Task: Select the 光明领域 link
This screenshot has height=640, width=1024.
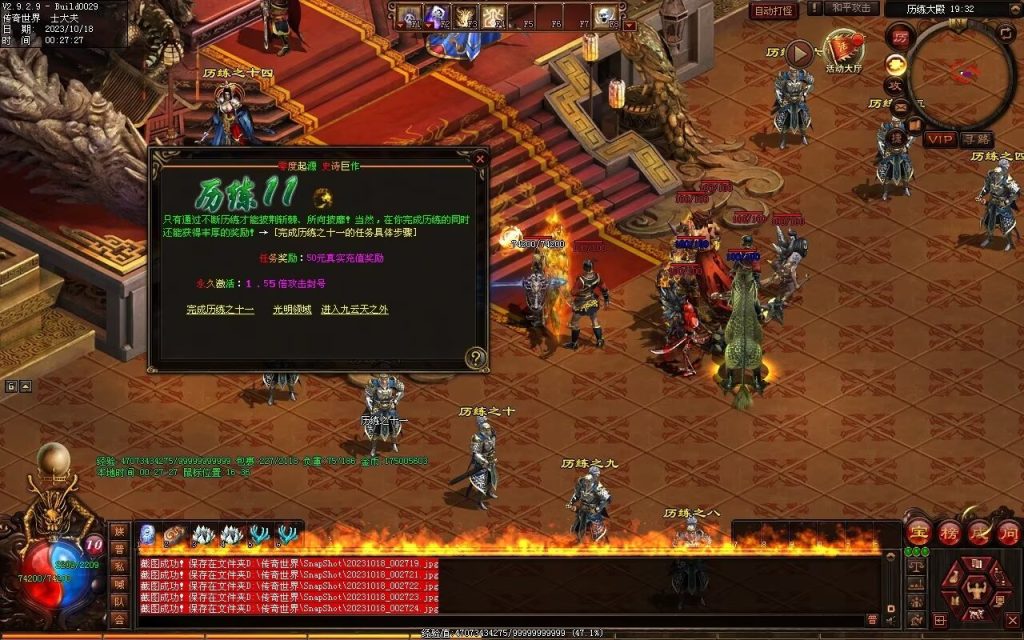Action: click(292, 310)
